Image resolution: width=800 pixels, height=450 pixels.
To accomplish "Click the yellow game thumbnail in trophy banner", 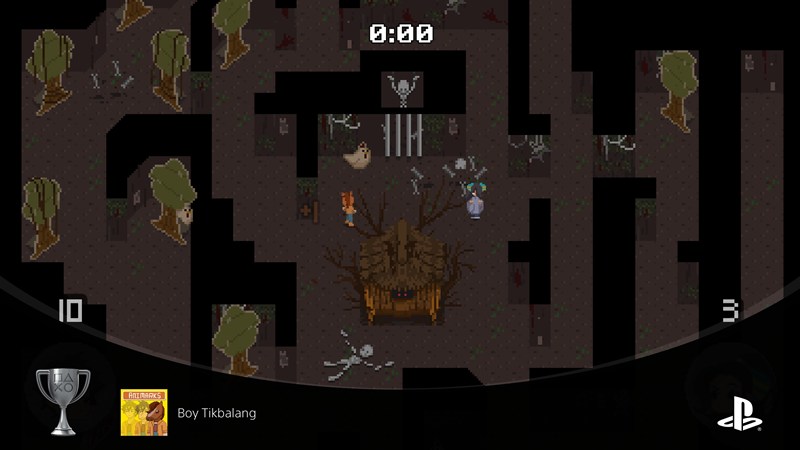I will tap(144, 412).
